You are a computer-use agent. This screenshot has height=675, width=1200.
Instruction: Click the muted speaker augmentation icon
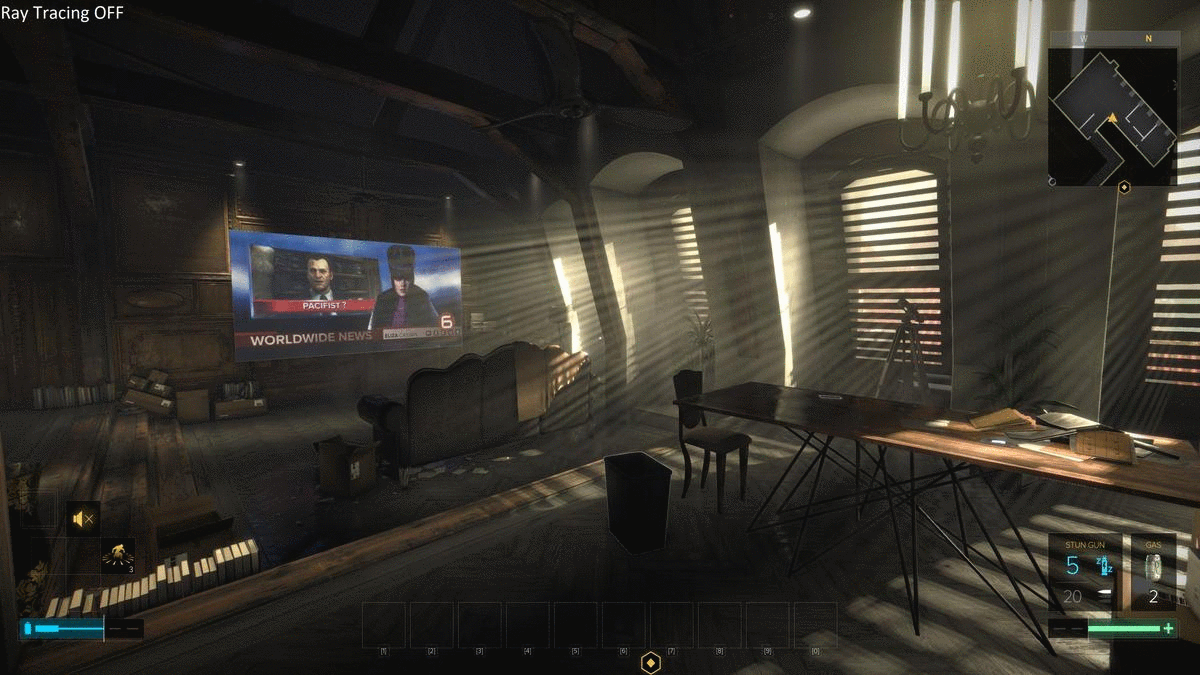(83, 517)
